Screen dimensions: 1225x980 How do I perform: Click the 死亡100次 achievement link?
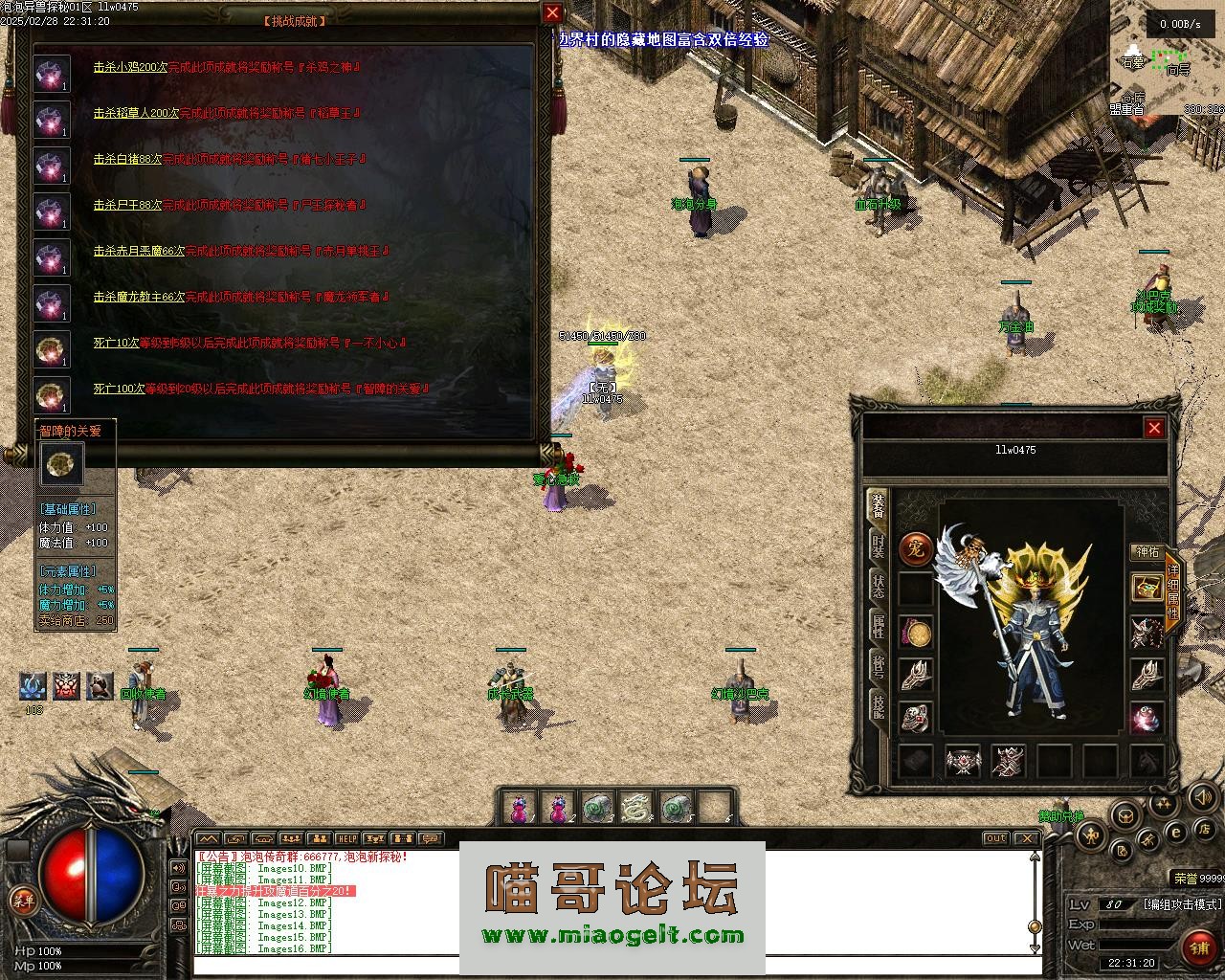pyautogui.click(x=119, y=390)
